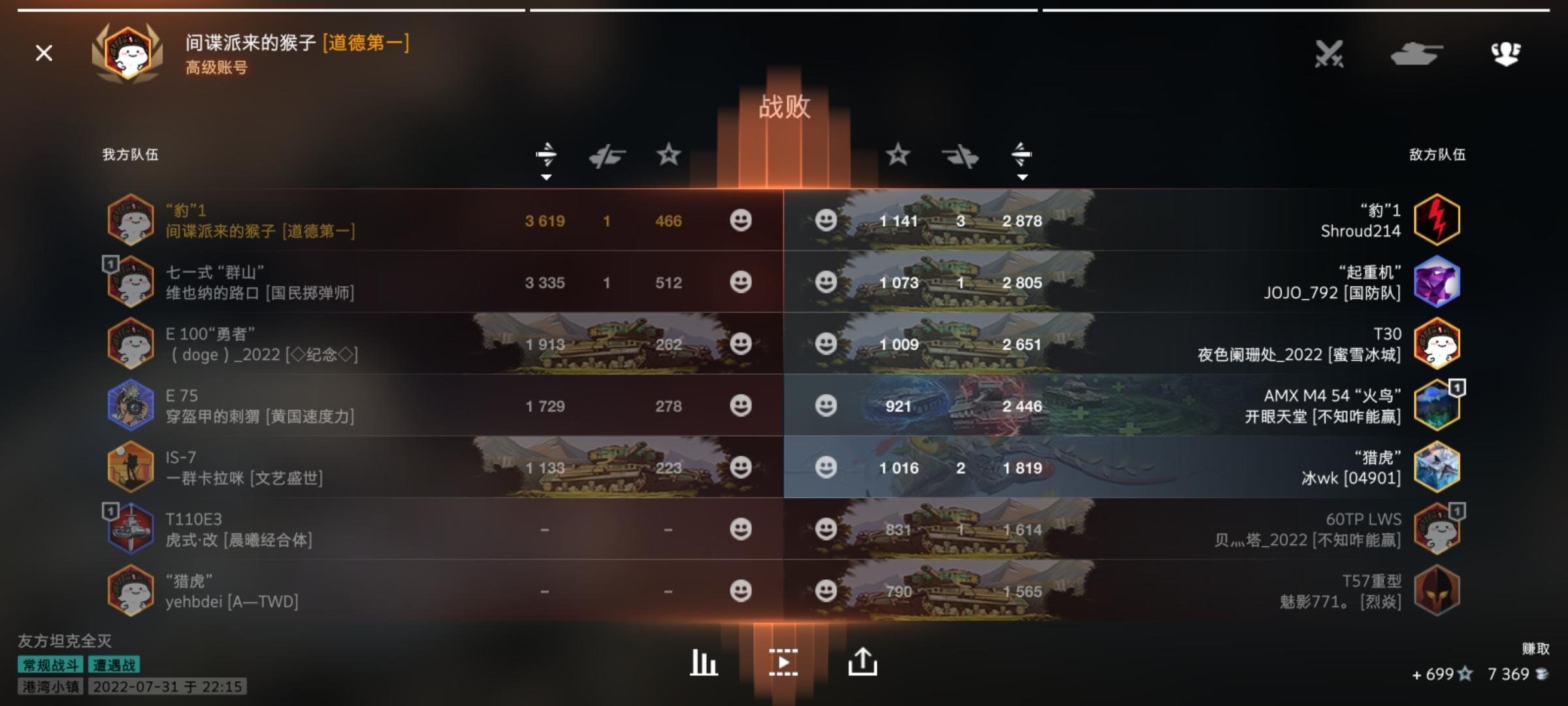The image size is (1568, 706).
Task: Toggle the emoji reaction for yehbdei
Action: [742, 592]
